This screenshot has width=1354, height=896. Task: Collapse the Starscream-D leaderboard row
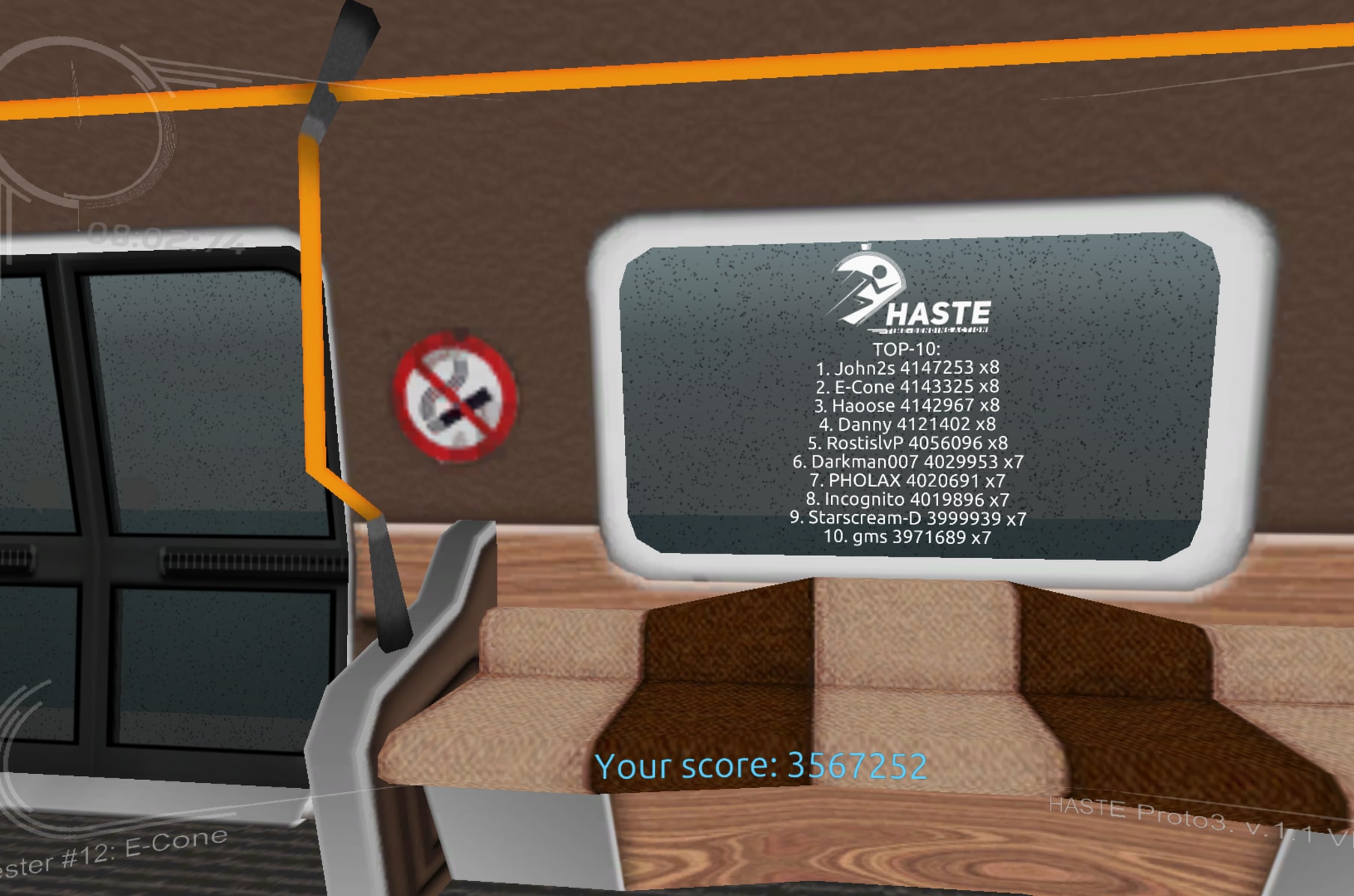click(909, 518)
